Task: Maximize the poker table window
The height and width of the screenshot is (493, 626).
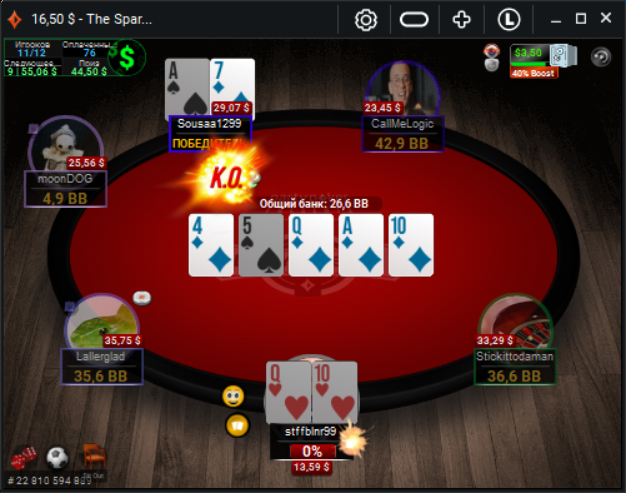Action: (x=581, y=19)
